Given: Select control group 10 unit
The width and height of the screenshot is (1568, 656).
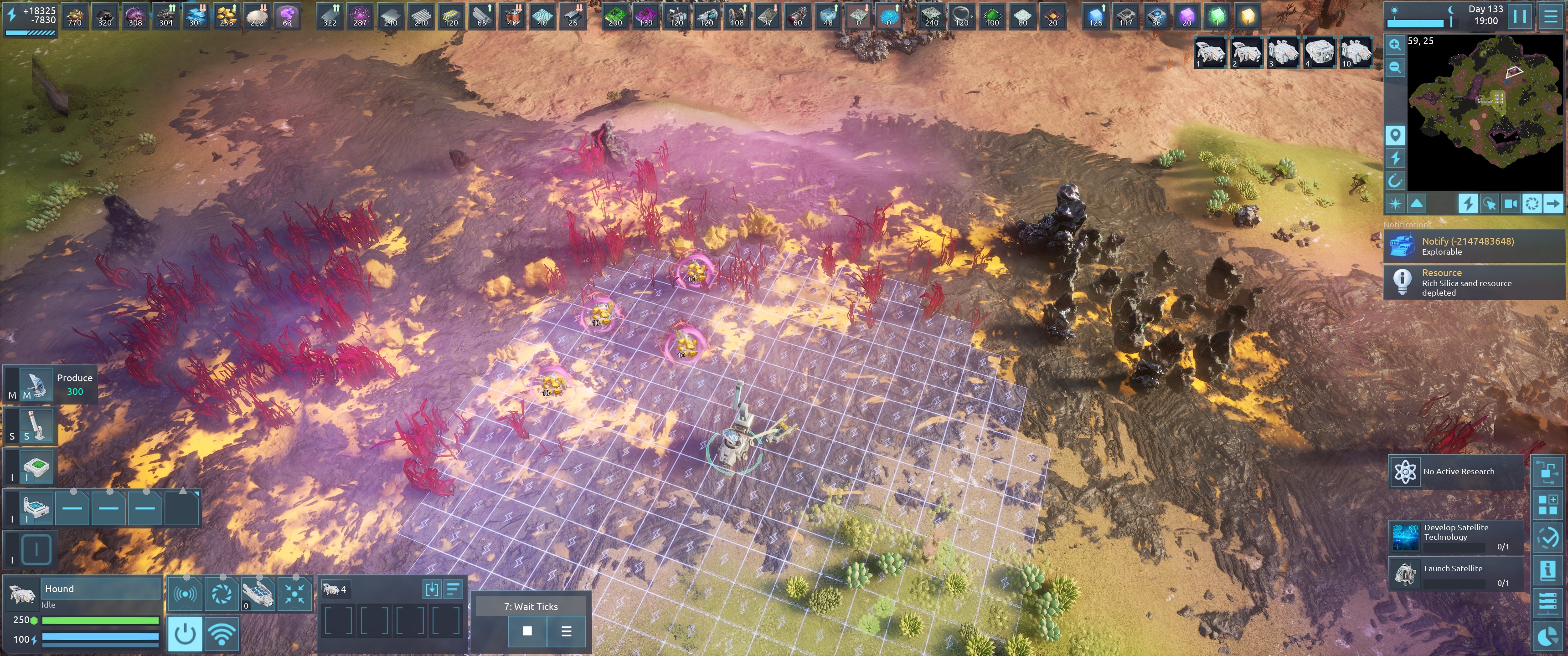Looking at the screenshot, I should (x=1356, y=53).
